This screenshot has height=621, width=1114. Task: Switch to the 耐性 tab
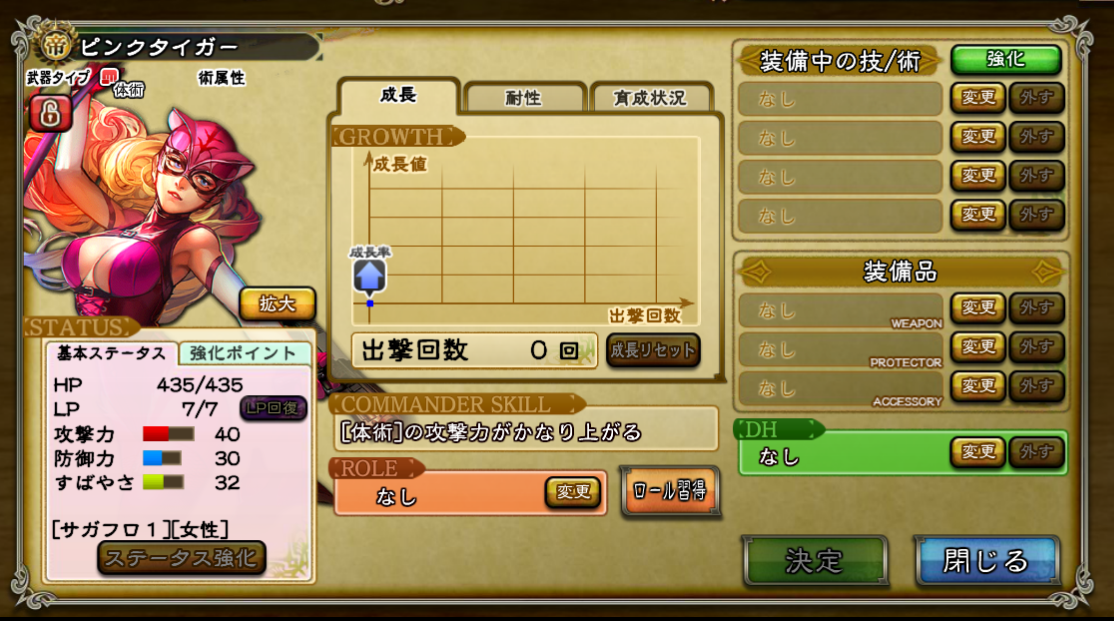point(524,98)
